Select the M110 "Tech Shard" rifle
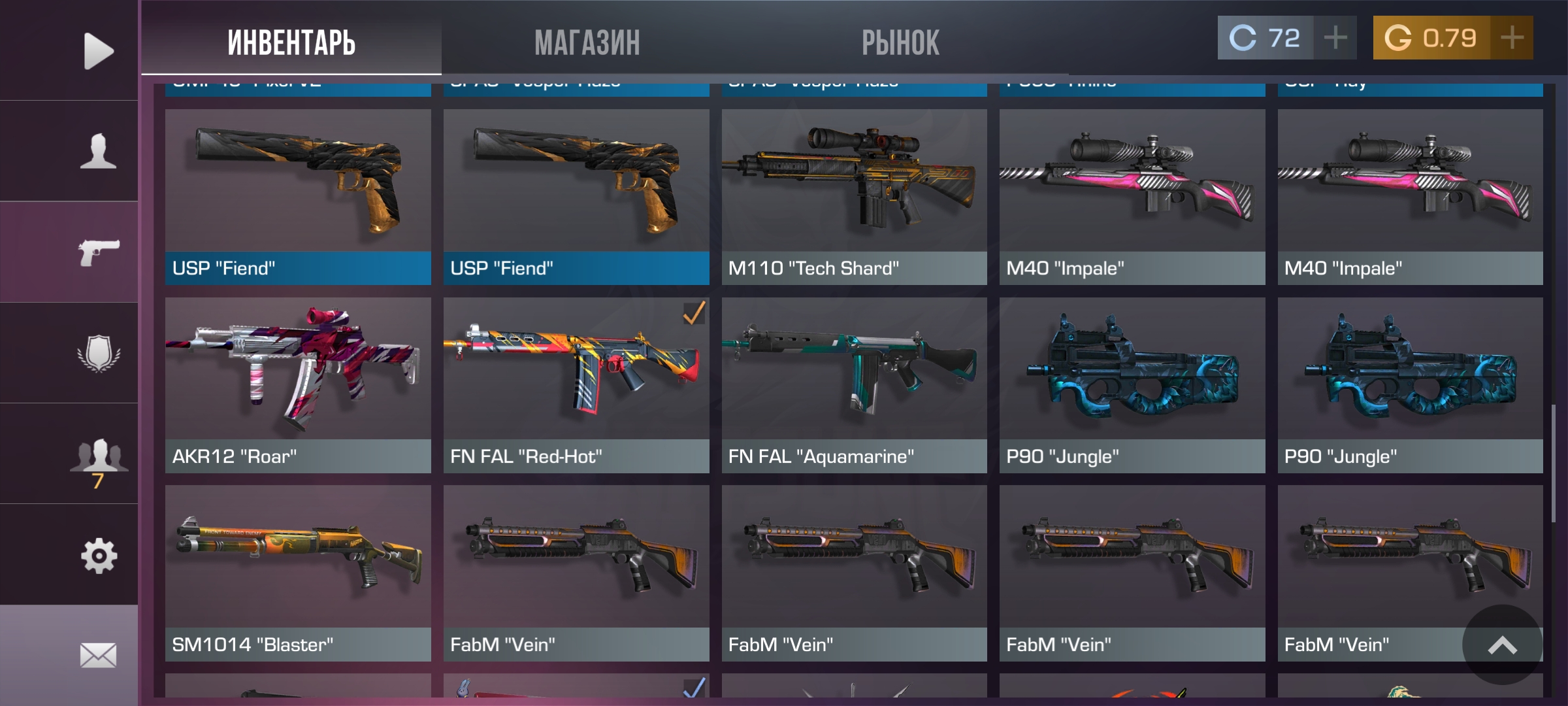 (854, 196)
